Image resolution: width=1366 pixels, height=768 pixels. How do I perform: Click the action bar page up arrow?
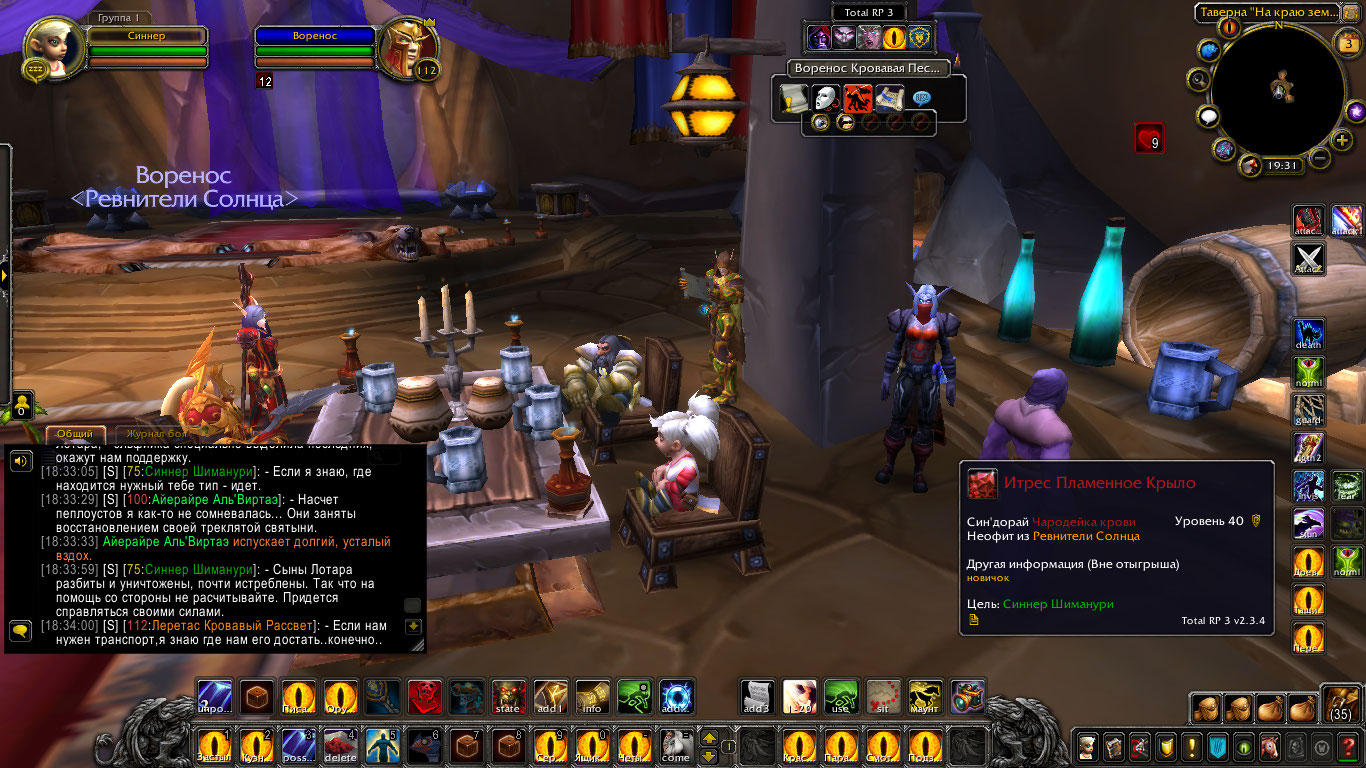[710, 738]
